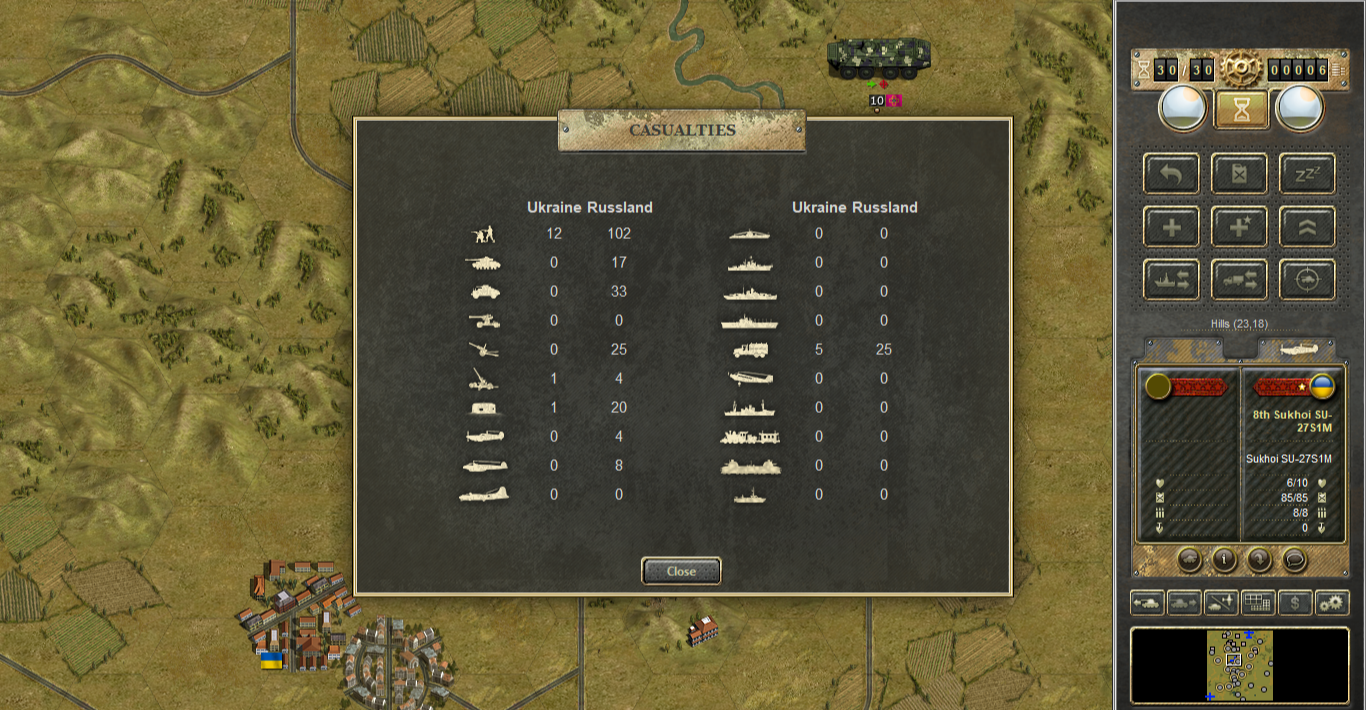Image resolution: width=1366 pixels, height=710 pixels.
Task: Click the truck mount swap button
Action: pyautogui.click(x=1240, y=279)
